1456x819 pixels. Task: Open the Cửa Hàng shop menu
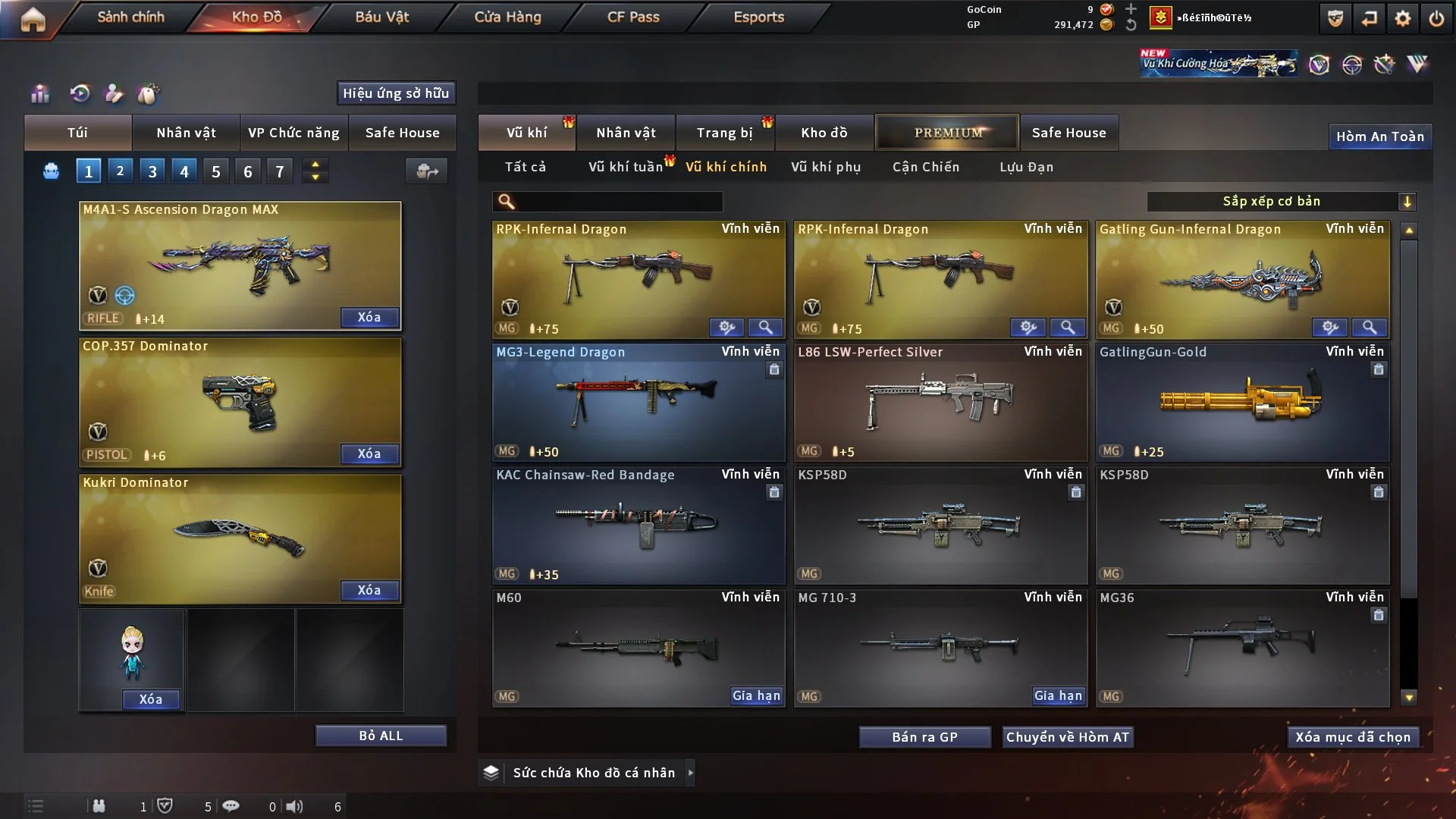point(507,17)
